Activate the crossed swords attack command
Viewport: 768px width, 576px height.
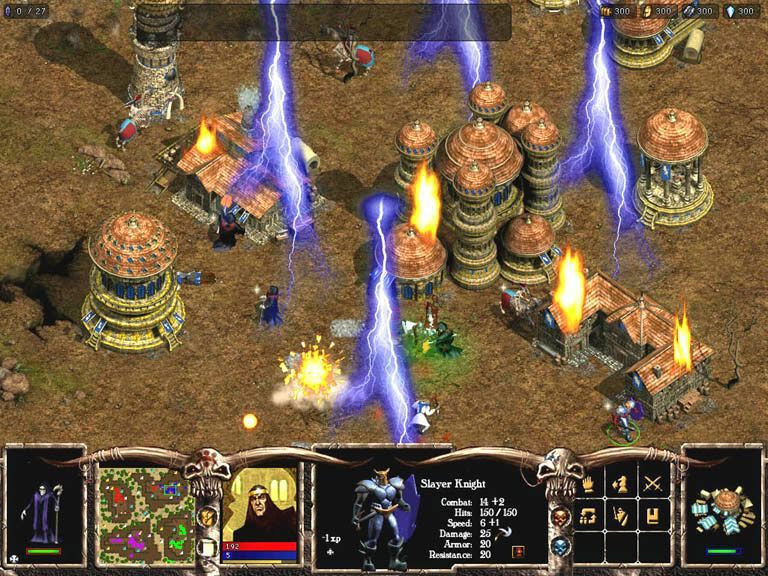click(652, 485)
